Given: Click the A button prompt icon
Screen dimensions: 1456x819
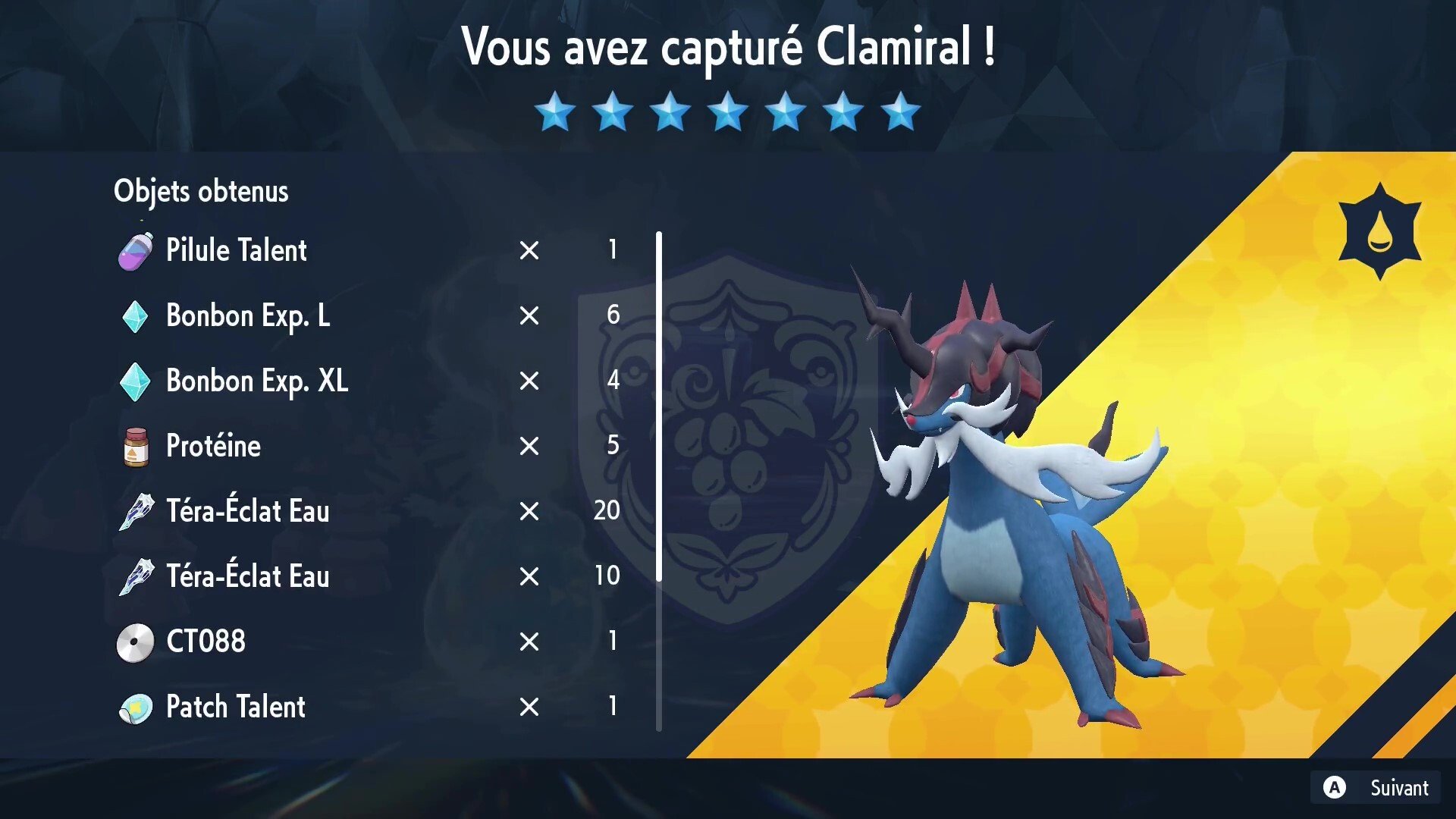Looking at the screenshot, I should coord(1333,786).
